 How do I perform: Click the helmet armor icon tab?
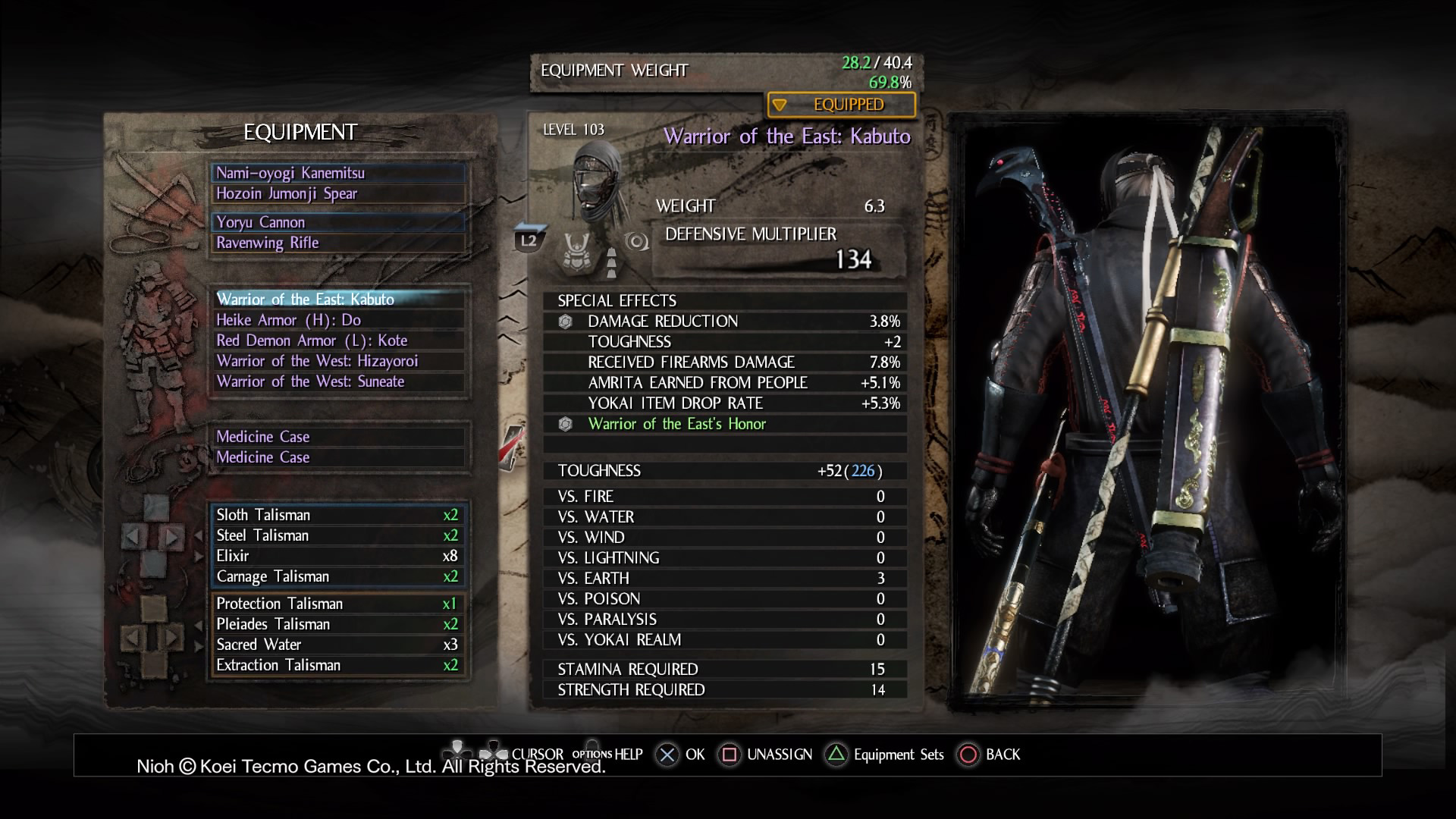click(576, 250)
